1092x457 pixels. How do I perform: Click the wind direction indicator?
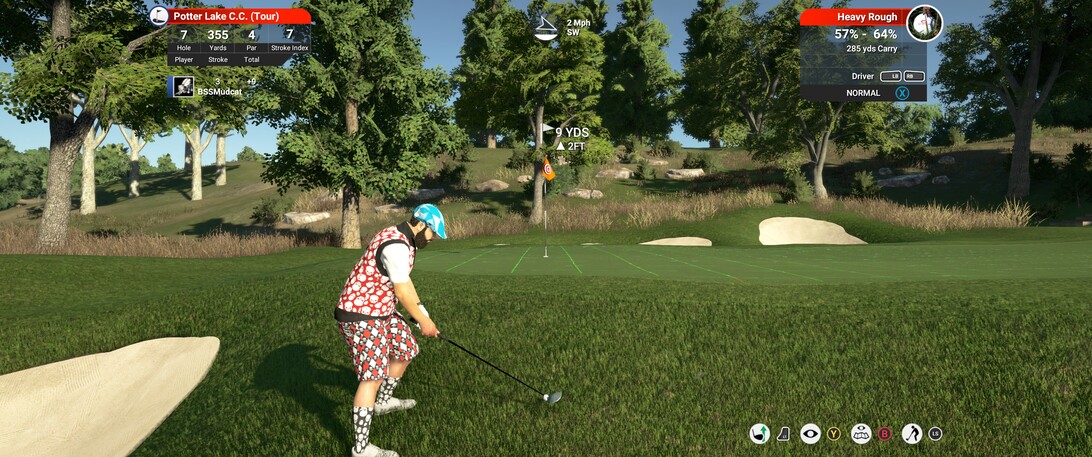click(545, 28)
